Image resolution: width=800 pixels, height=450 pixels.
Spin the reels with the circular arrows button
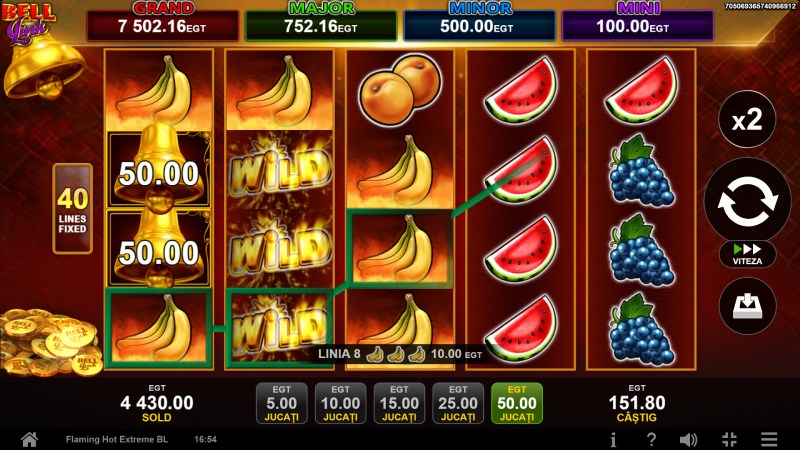click(747, 200)
